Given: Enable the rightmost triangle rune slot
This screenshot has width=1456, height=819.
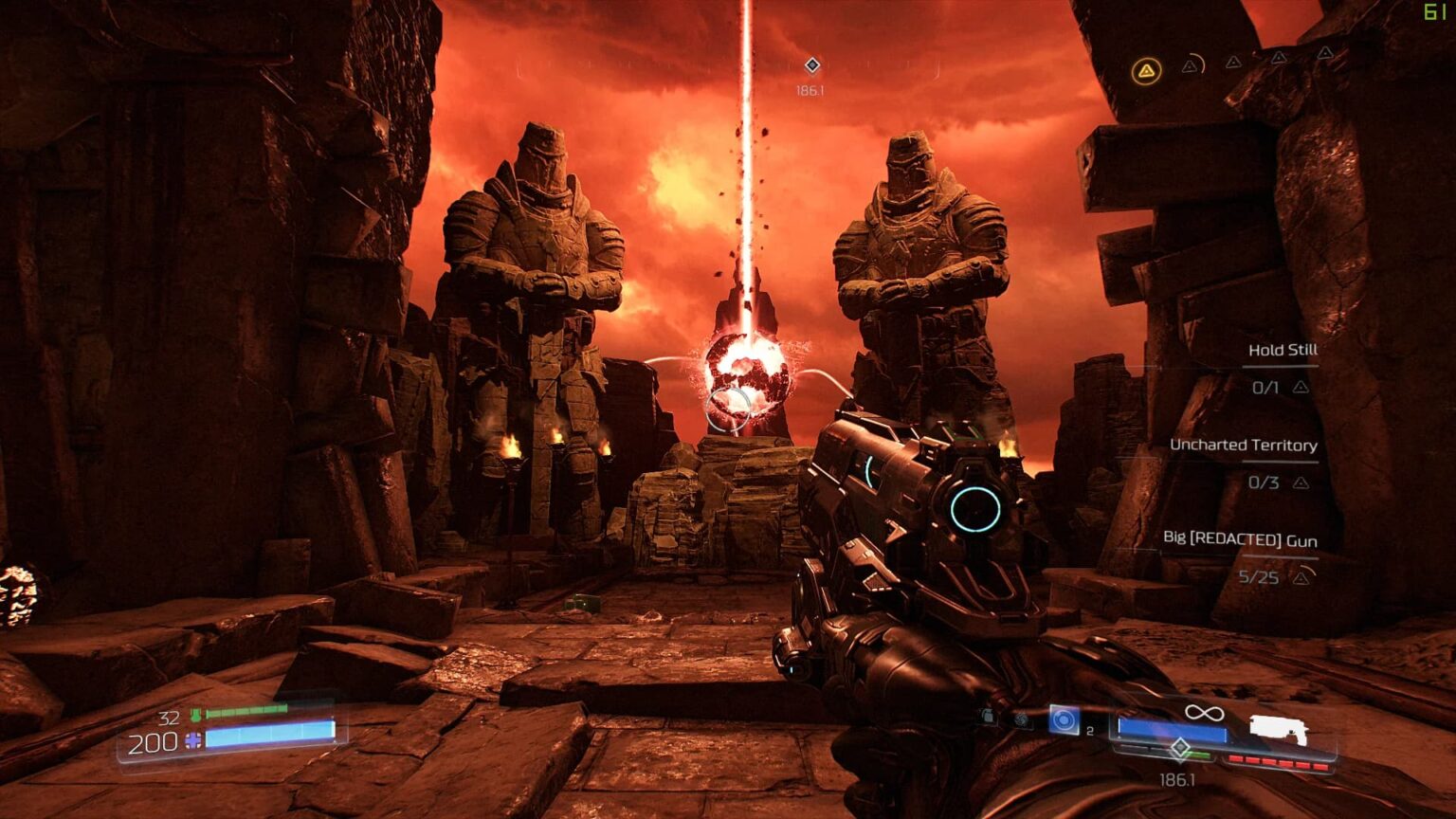Looking at the screenshot, I should (1325, 55).
